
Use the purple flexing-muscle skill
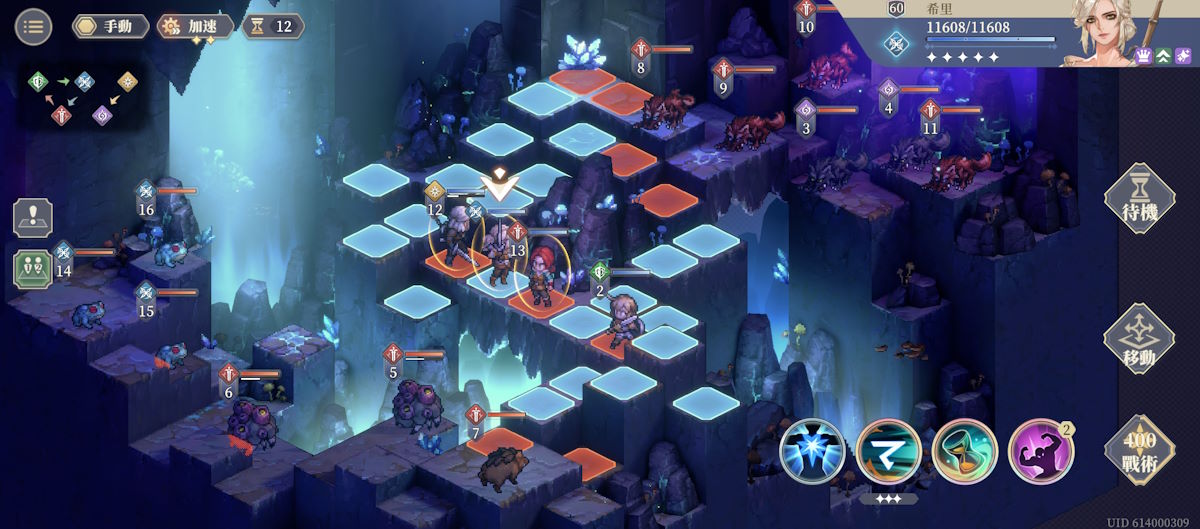point(1040,452)
